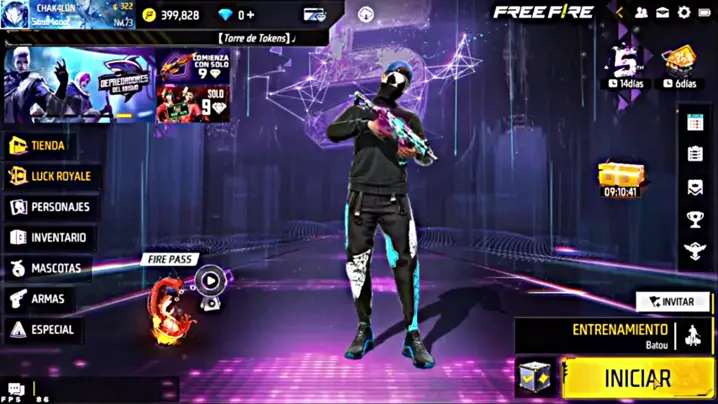Image resolution: width=718 pixels, height=404 pixels.
Task: Open the Fire Pass
Action: point(180,288)
